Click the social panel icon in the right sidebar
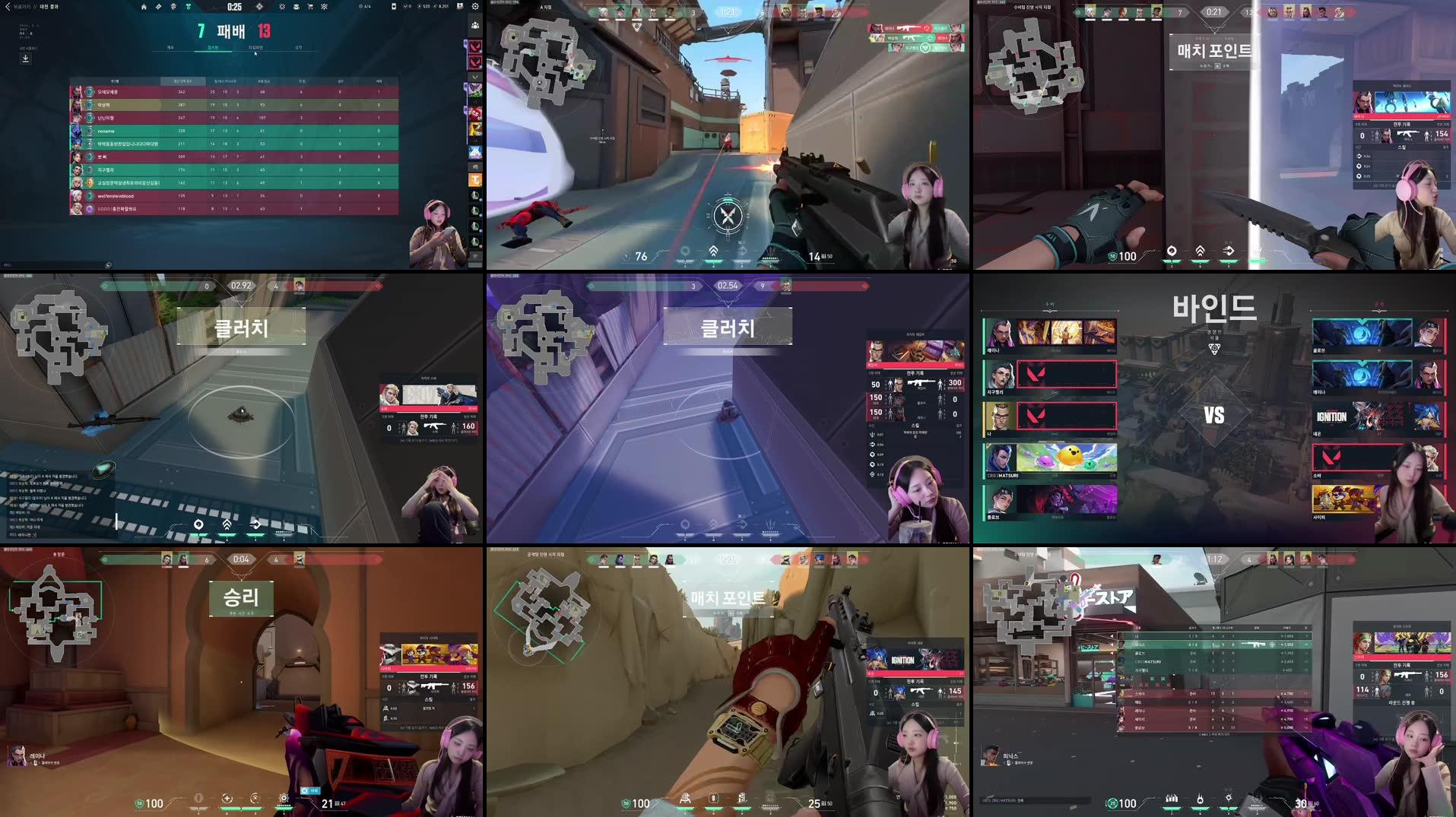1456x817 pixels. (x=475, y=25)
